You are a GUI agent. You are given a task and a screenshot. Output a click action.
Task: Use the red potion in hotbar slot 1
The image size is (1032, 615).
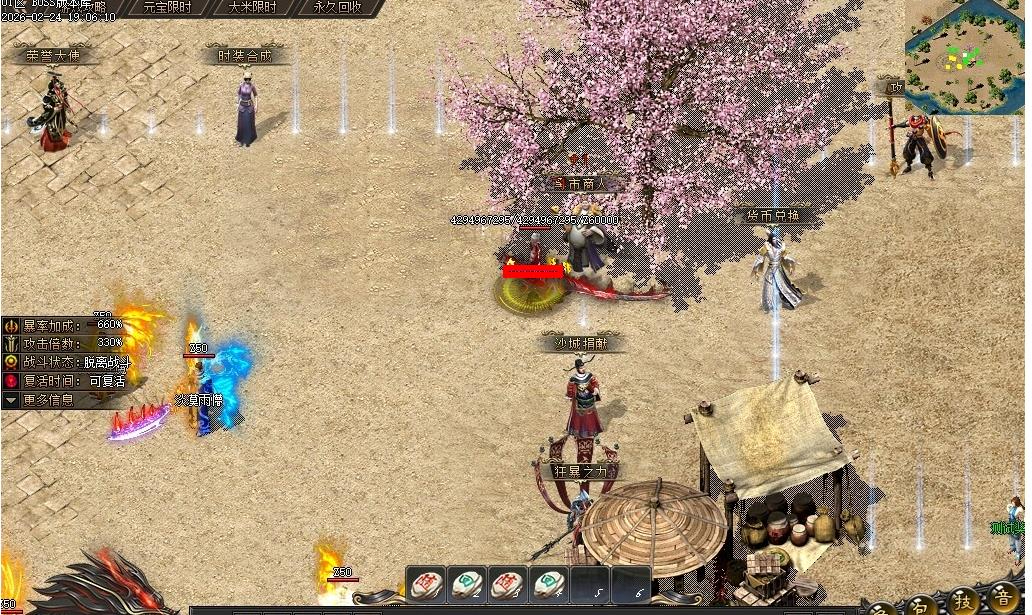[x=427, y=583]
